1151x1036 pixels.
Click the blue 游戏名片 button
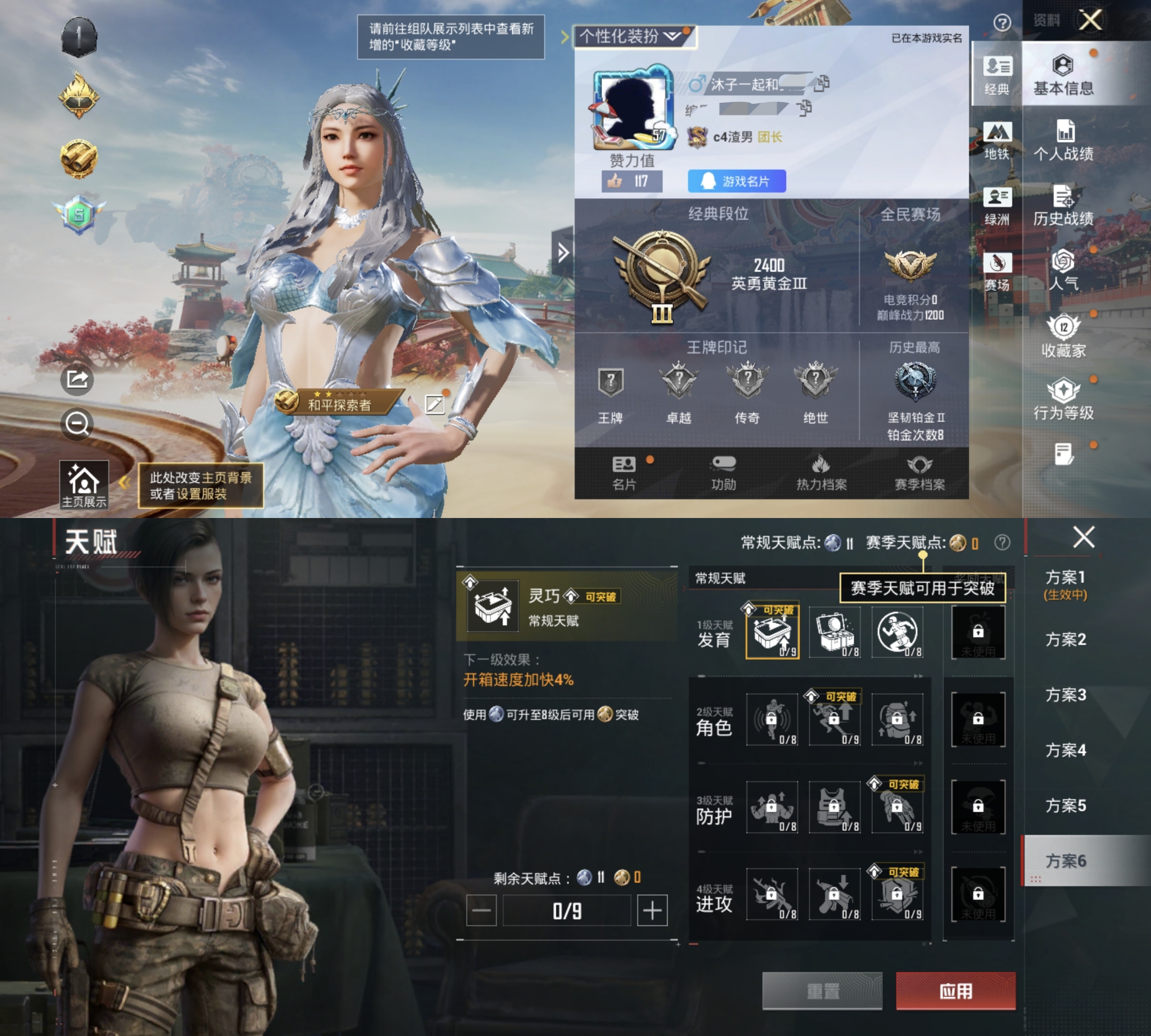click(736, 181)
